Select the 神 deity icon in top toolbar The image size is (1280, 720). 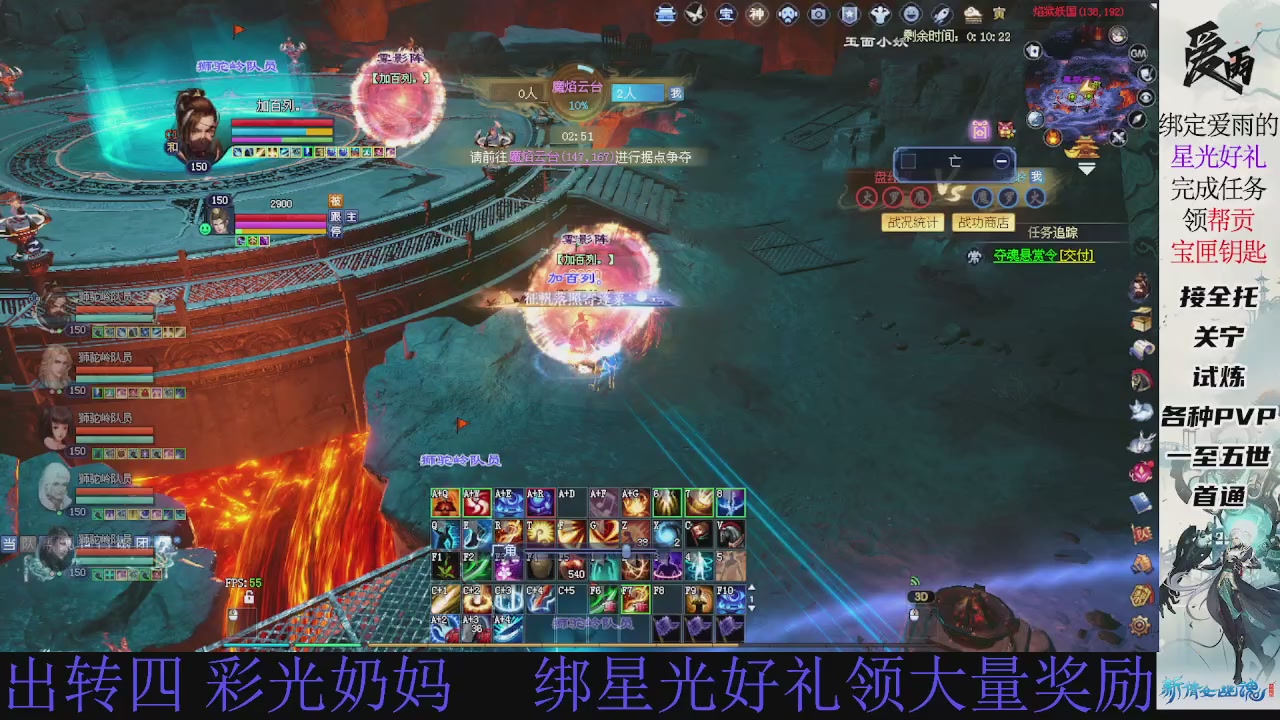coord(758,15)
